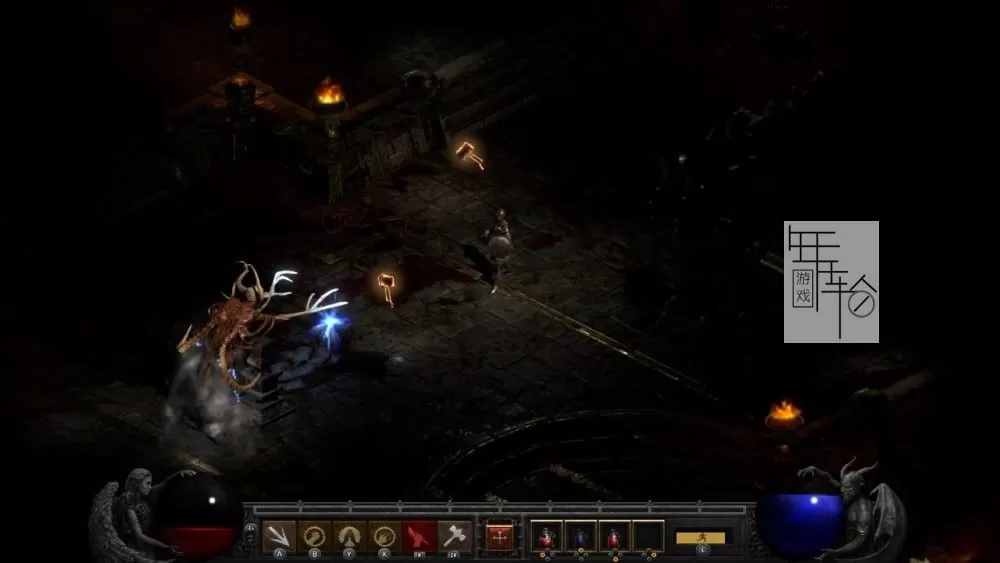This screenshot has width=1000, height=563.
Task: Open the red crossed-arrows panel button
Action: [x=499, y=537]
